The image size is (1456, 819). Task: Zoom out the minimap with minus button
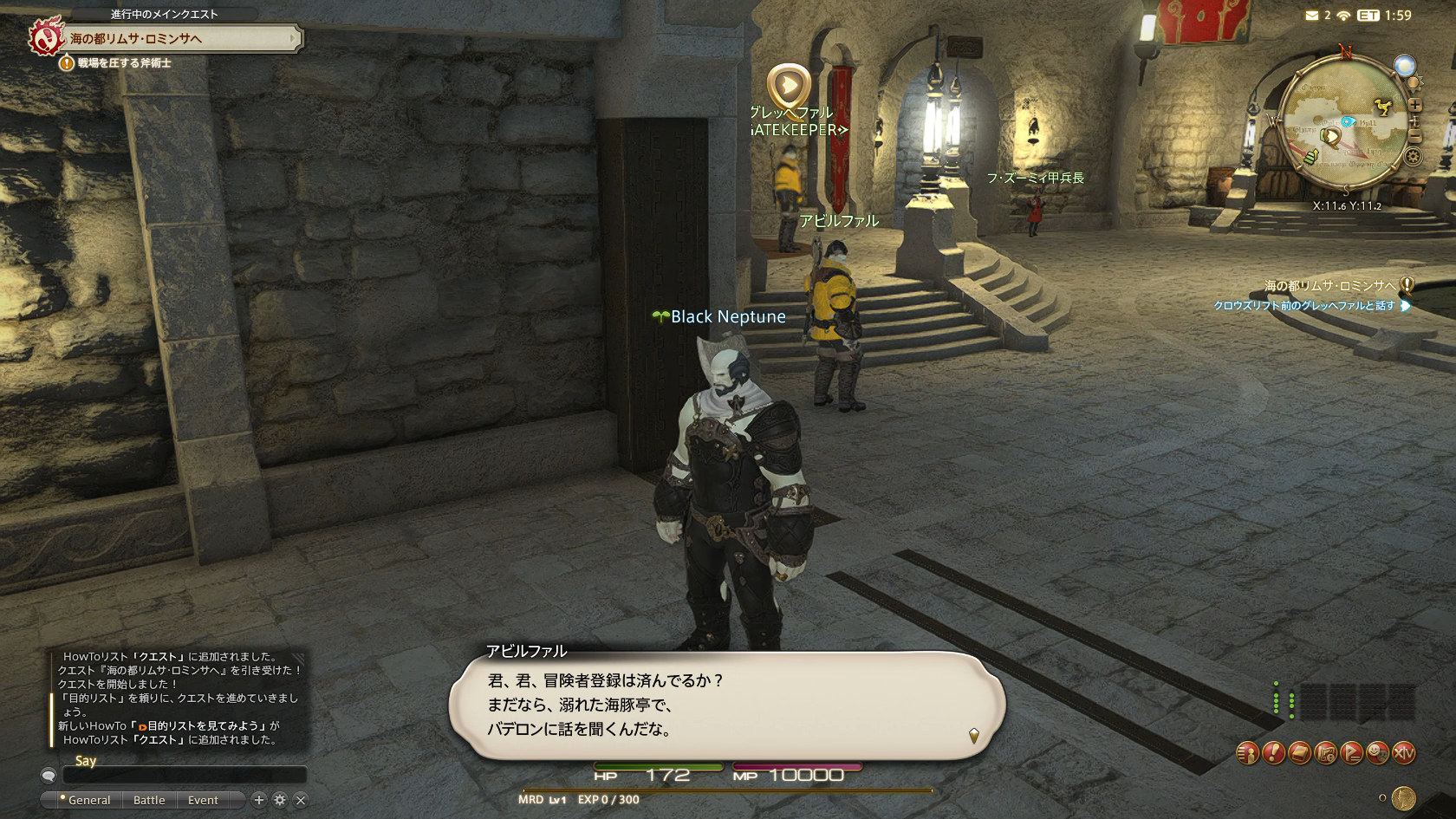(x=1414, y=136)
